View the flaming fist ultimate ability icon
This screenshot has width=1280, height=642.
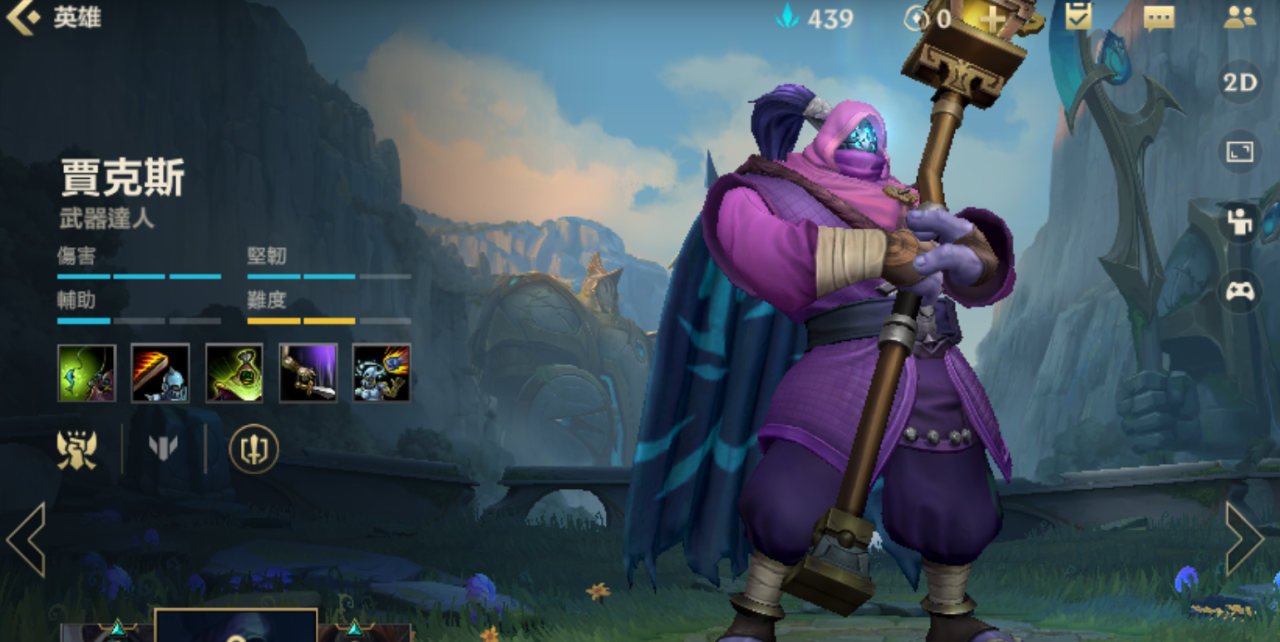(382, 373)
